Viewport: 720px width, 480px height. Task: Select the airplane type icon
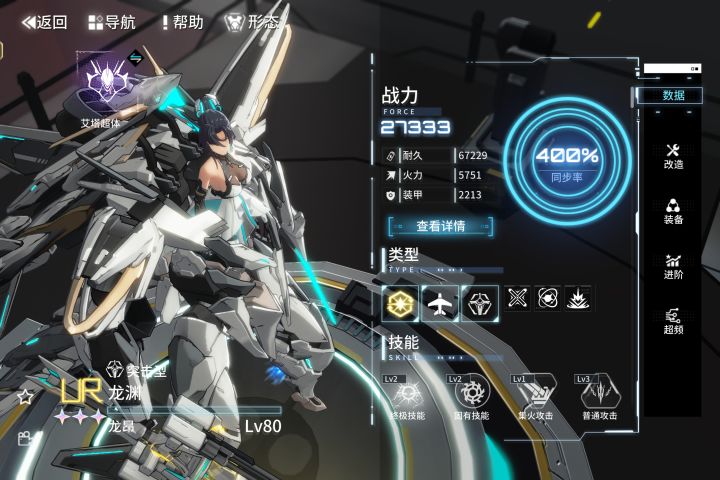point(440,302)
